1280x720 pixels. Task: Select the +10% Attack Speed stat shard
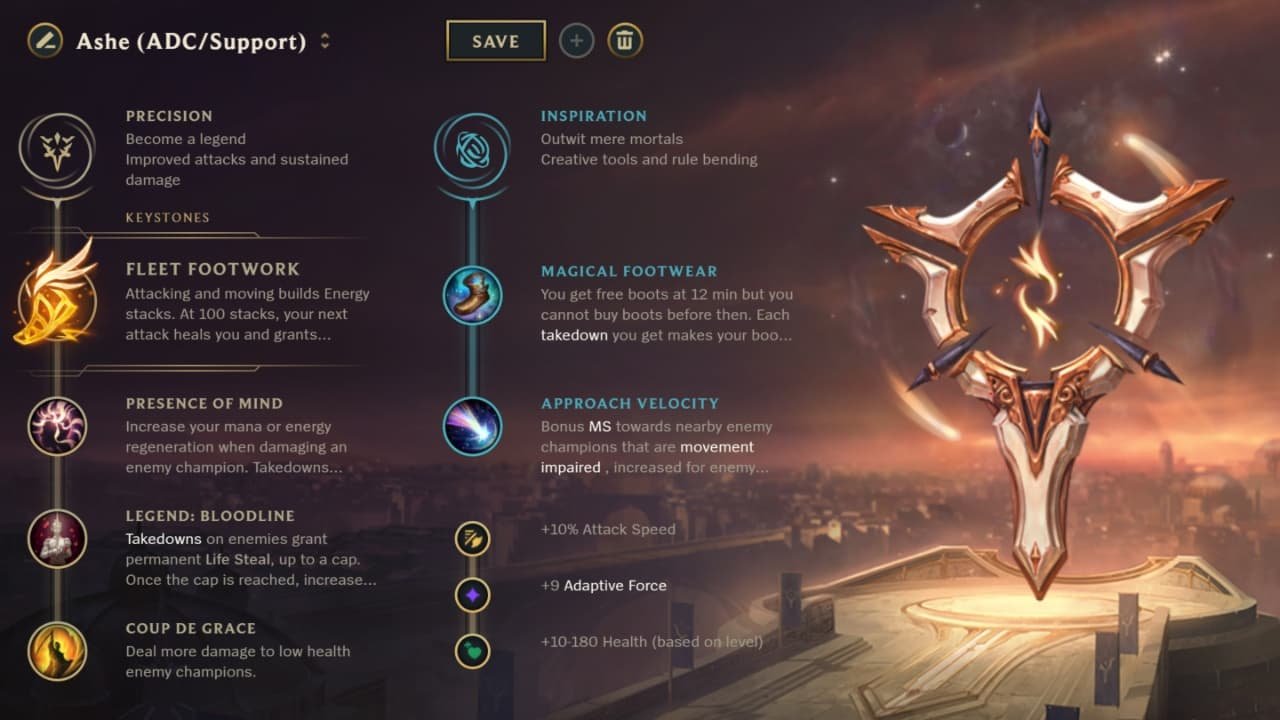coord(472,539)
